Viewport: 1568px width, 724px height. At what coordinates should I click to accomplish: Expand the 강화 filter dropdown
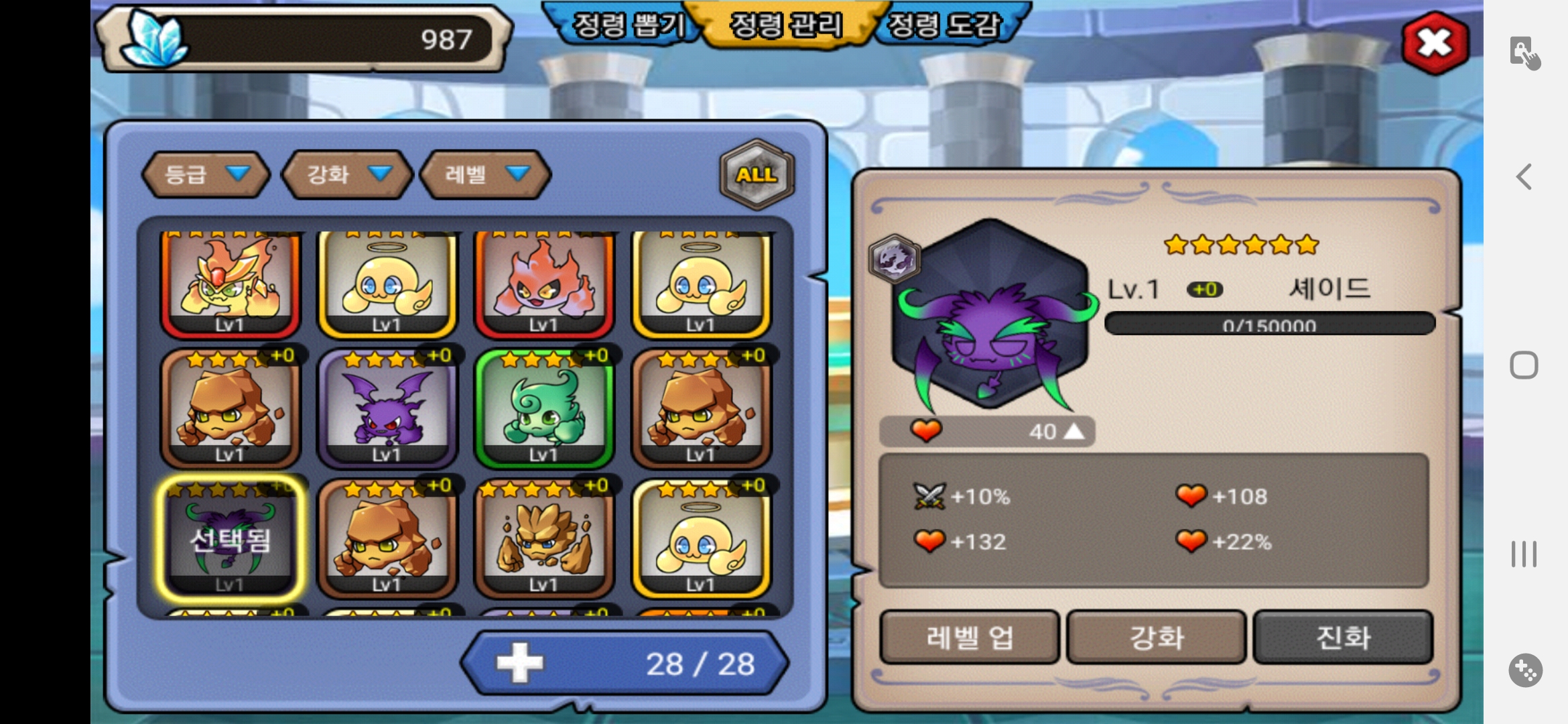point(346,174)
